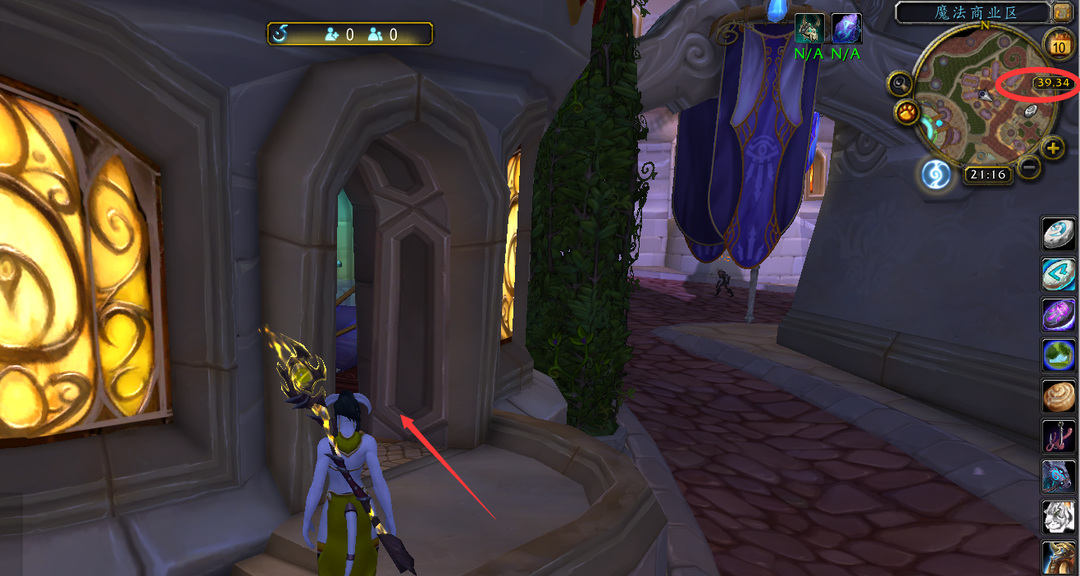This screenshot has height=576, width=1080.
Task: Click the group members icon on the top bar
Action: point(376,35)
